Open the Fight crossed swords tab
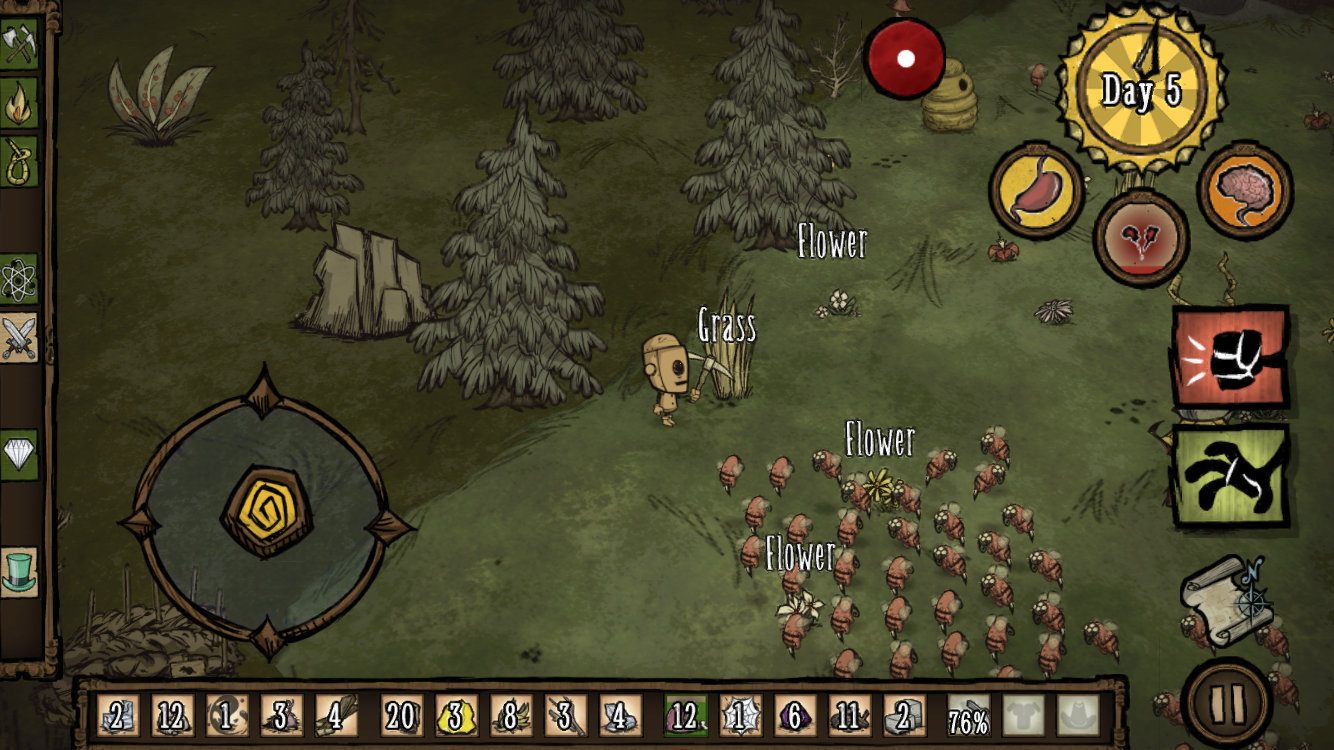1334x750 pixels. pyautogui.click(x=18, y=338)
